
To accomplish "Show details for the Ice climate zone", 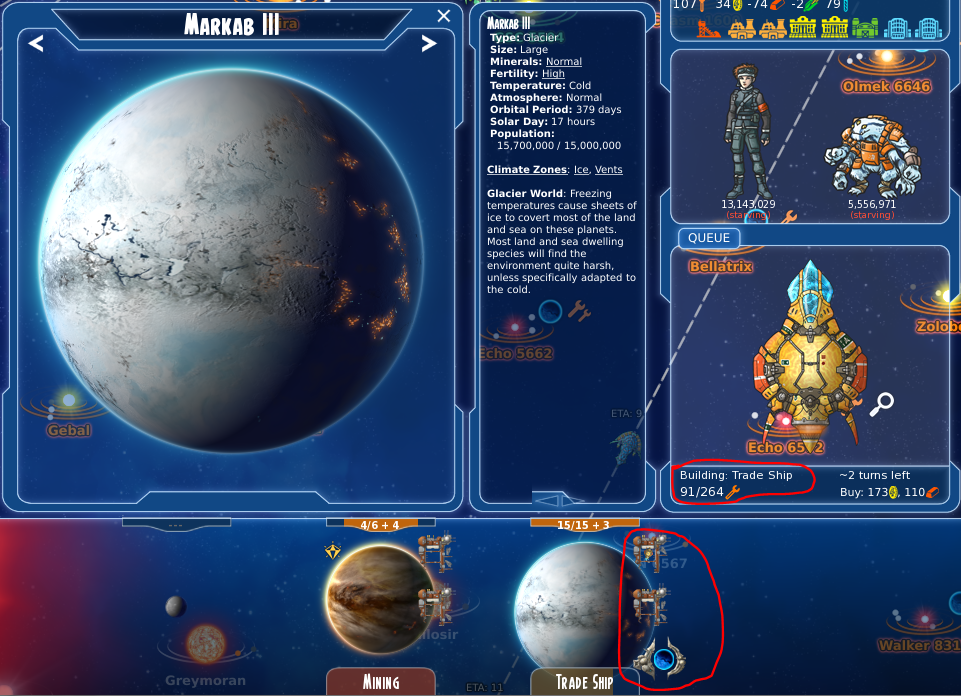I will pyautogui.click(x=581, y=170).
